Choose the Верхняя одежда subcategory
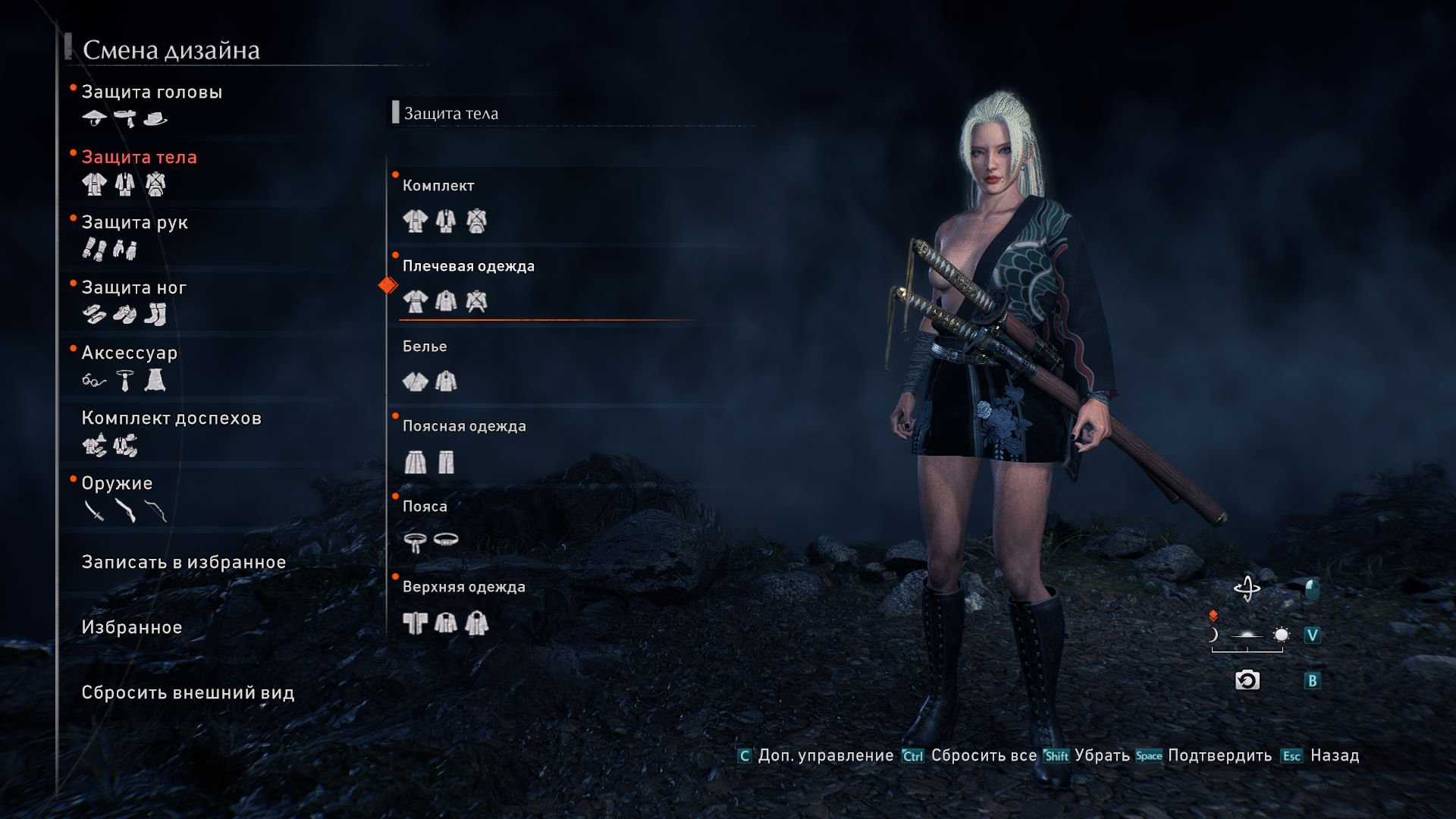The image size is (1456, 819). coord(463,588)
